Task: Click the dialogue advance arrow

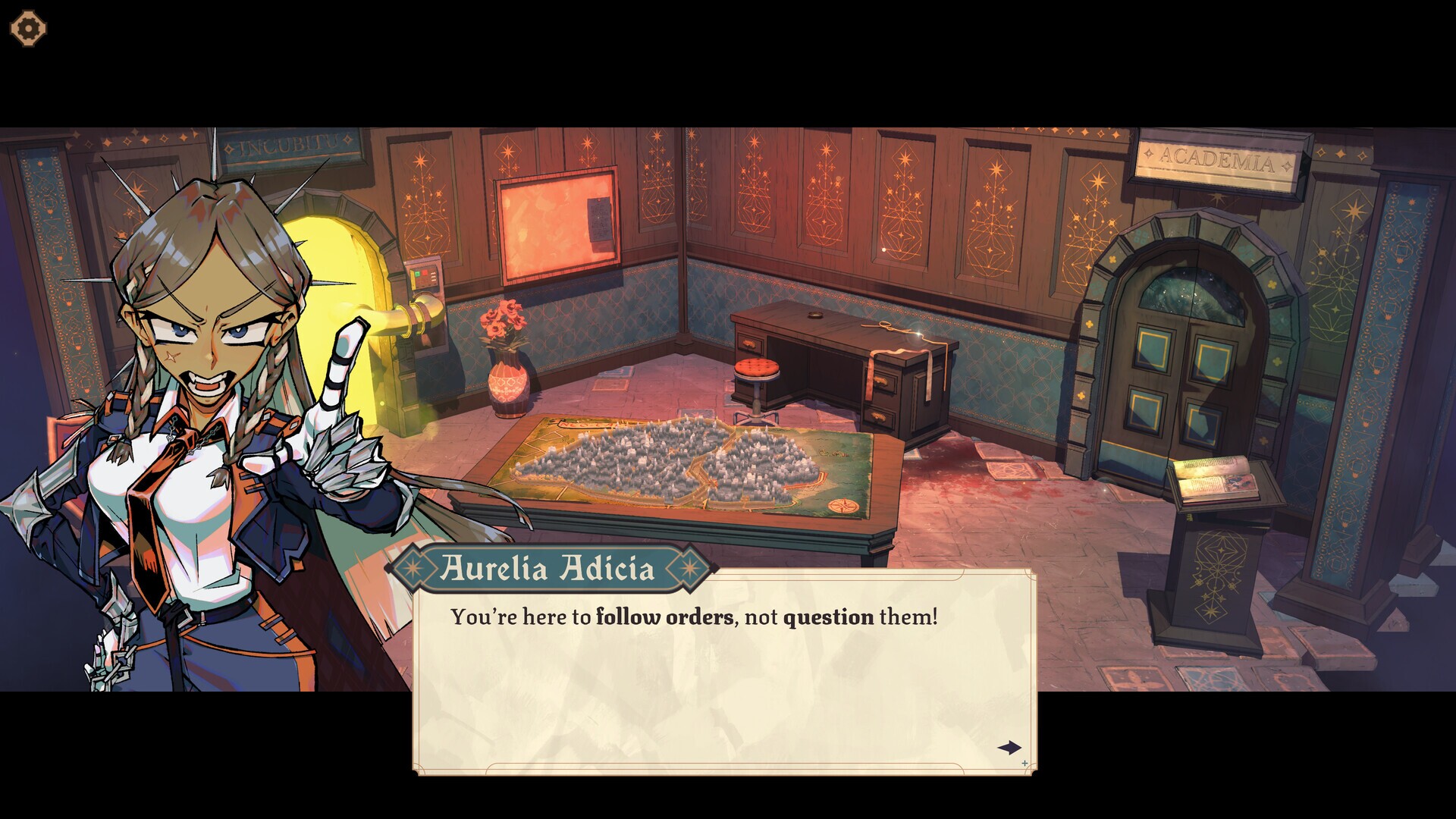Action: [x=1009, y=748]
